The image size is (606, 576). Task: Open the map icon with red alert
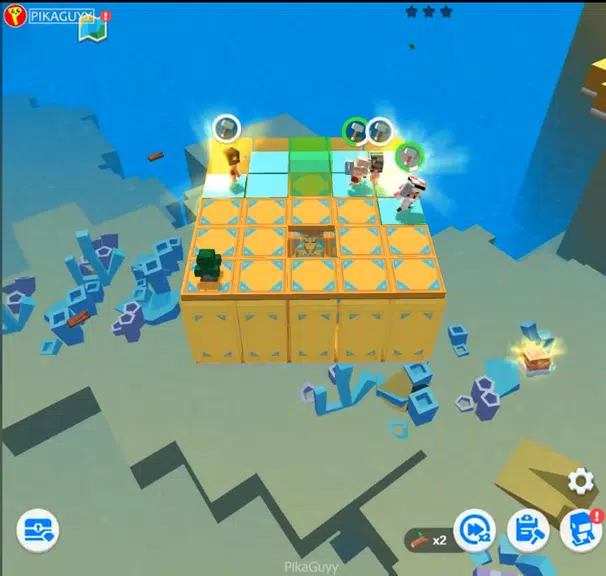pos(92,29)
